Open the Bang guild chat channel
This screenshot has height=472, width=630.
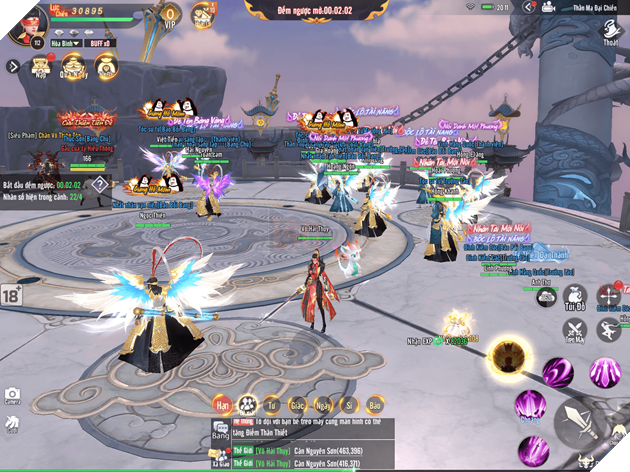point(220,431)
